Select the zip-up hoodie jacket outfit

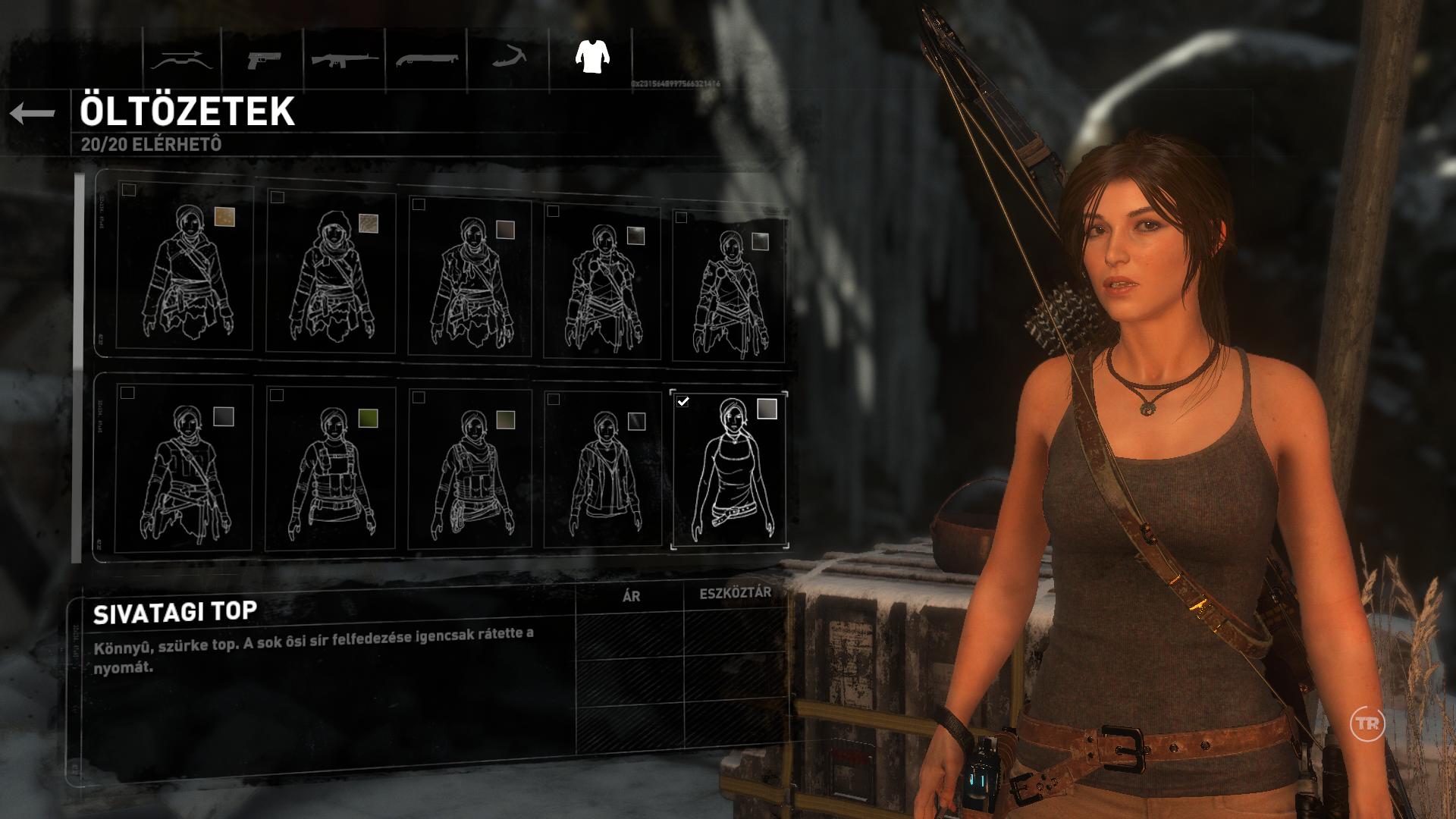click(603, 470)
